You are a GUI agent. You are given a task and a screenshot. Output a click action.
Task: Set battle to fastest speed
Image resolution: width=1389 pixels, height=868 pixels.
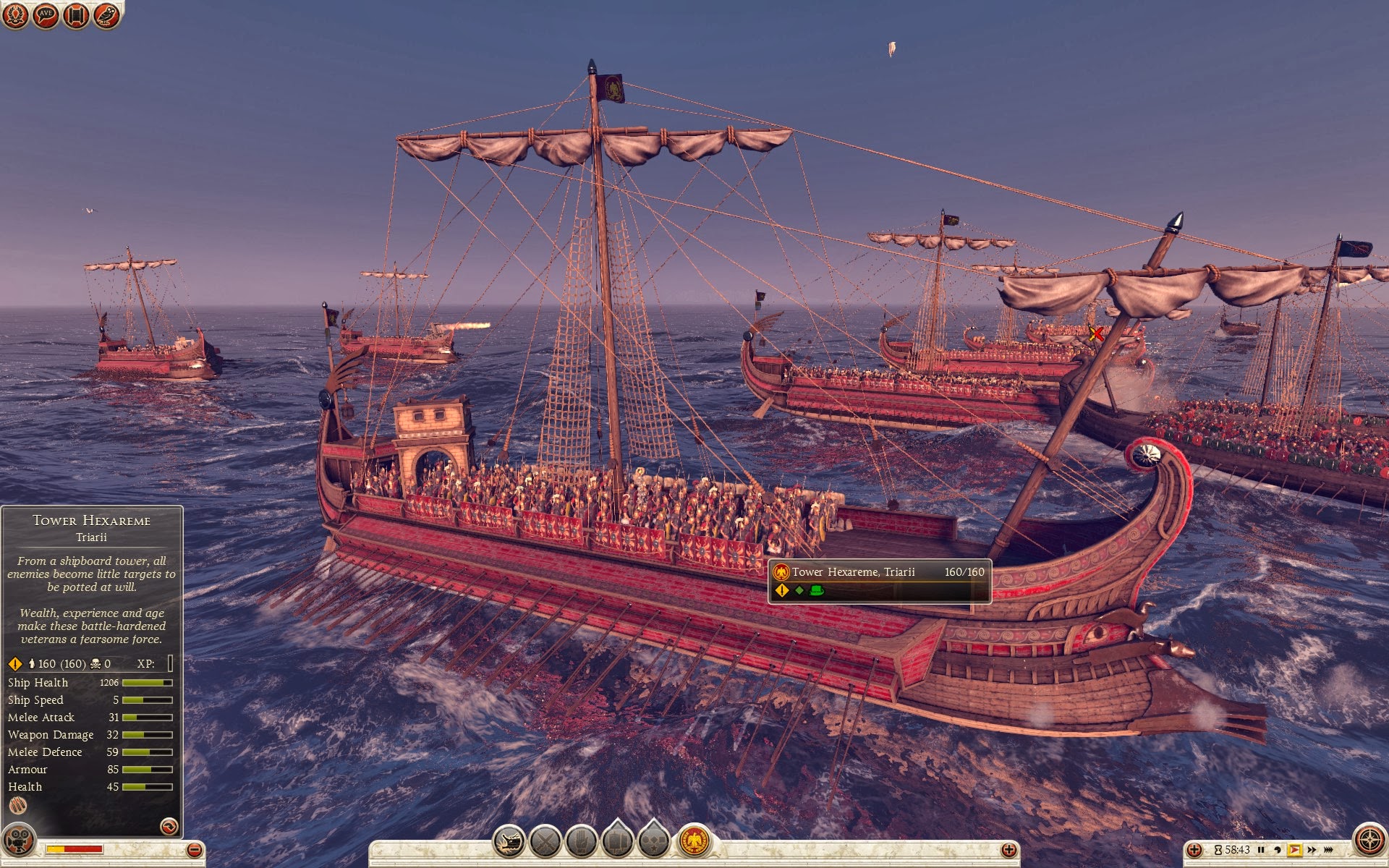pyautogui.click(x=1328, y=850)
